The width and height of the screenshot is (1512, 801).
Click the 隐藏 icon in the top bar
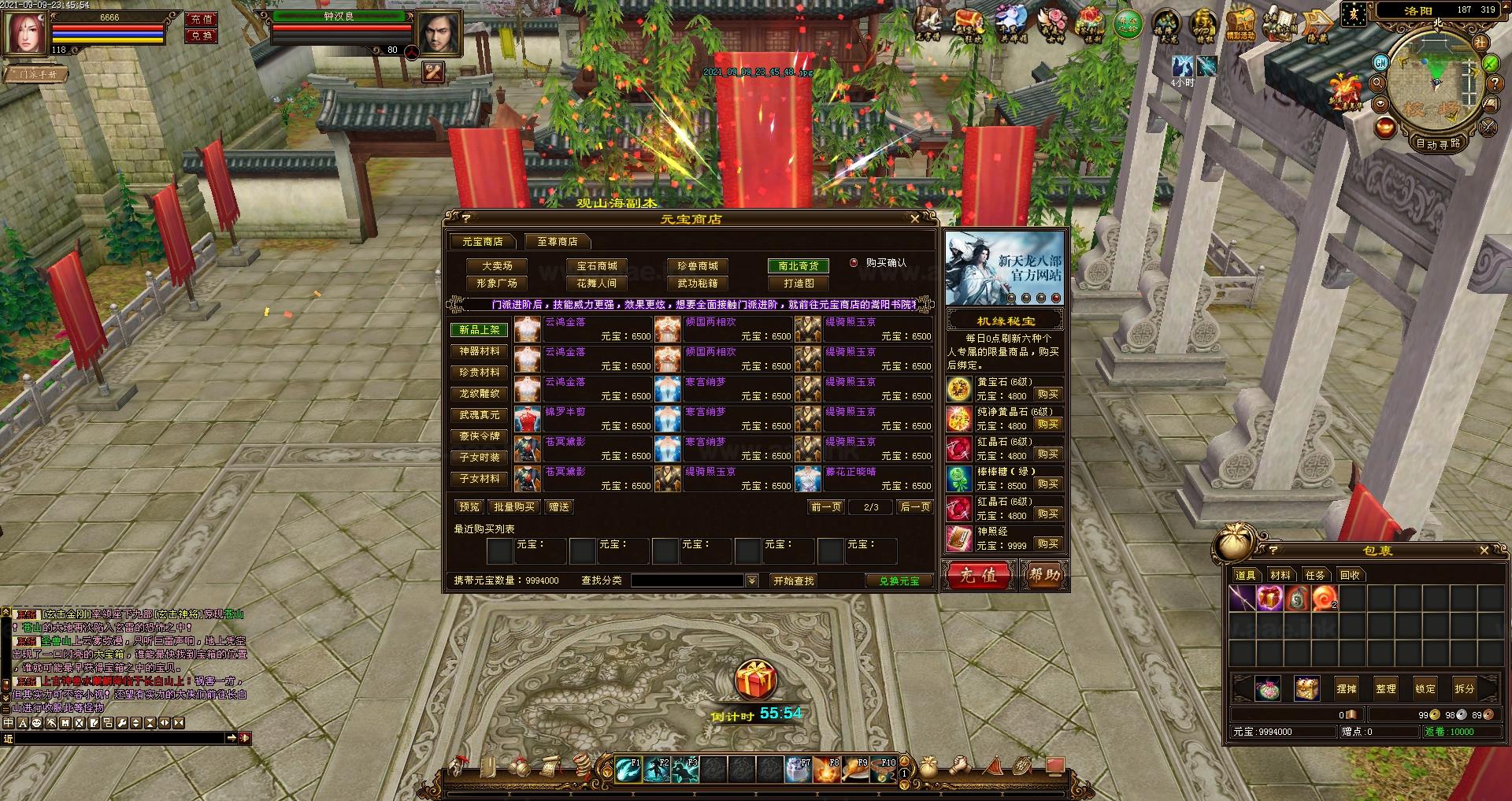pyautogui.click(x=1318, y=22)
